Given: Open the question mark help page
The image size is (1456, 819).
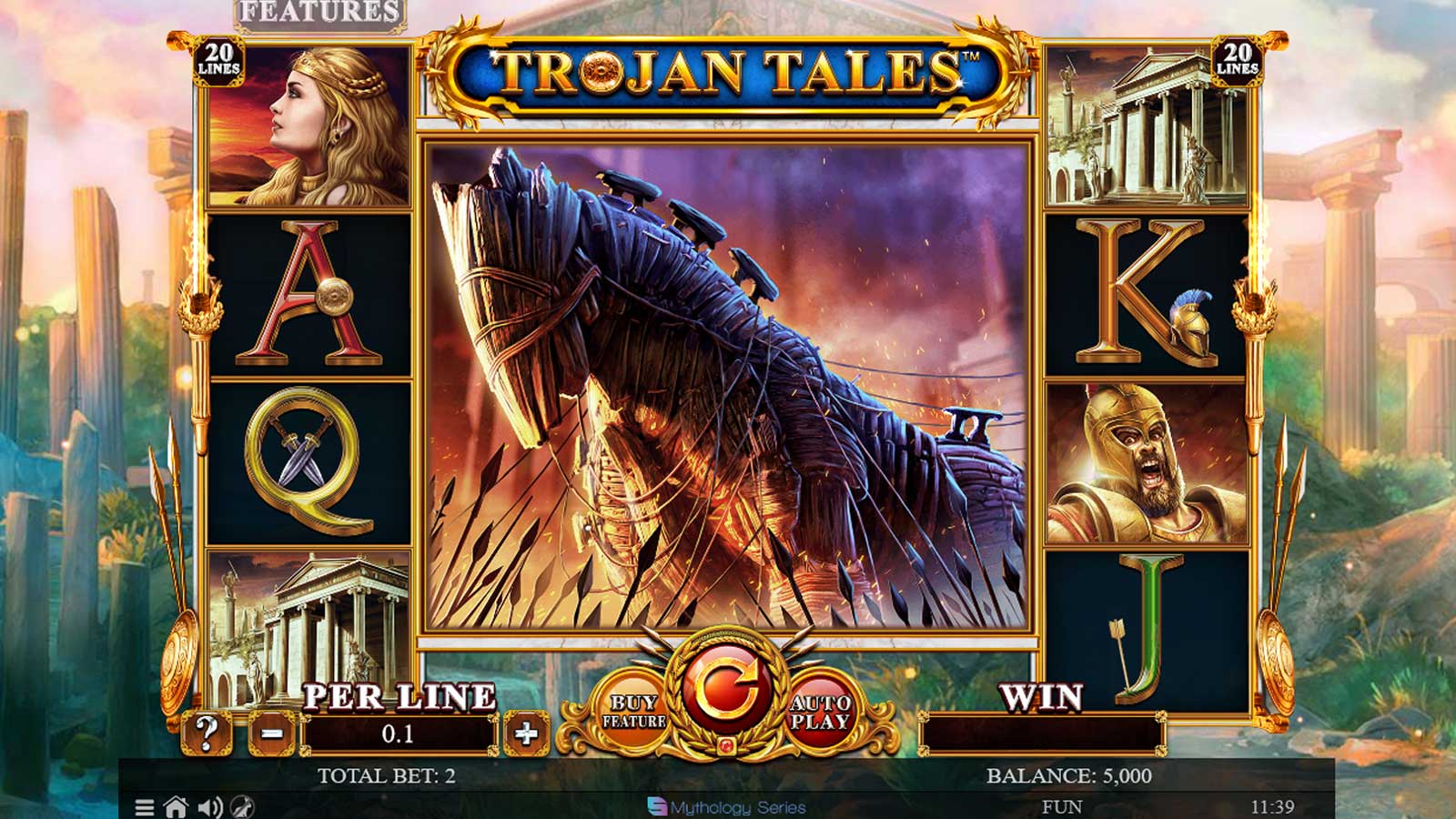Looking at the screenshot, I should click(207, 733).
